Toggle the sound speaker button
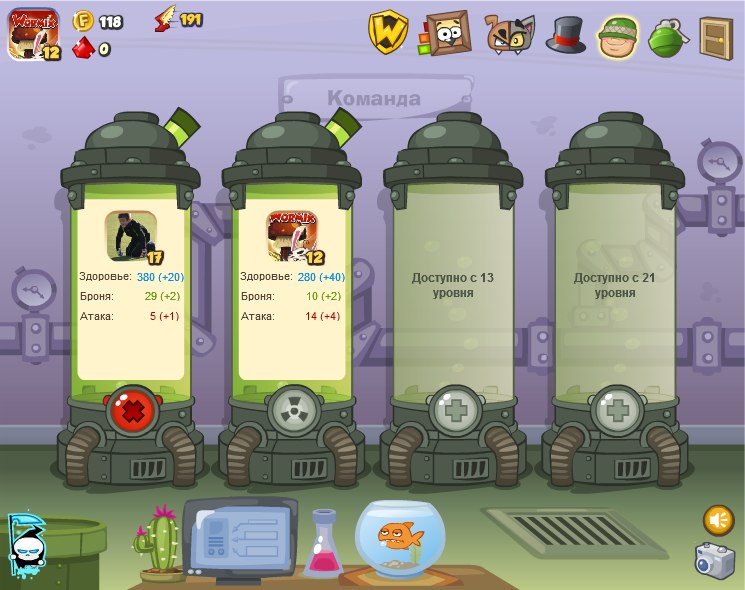Image resolution: width=745 pixels, height=590 pixels. [x=718, y=520]
